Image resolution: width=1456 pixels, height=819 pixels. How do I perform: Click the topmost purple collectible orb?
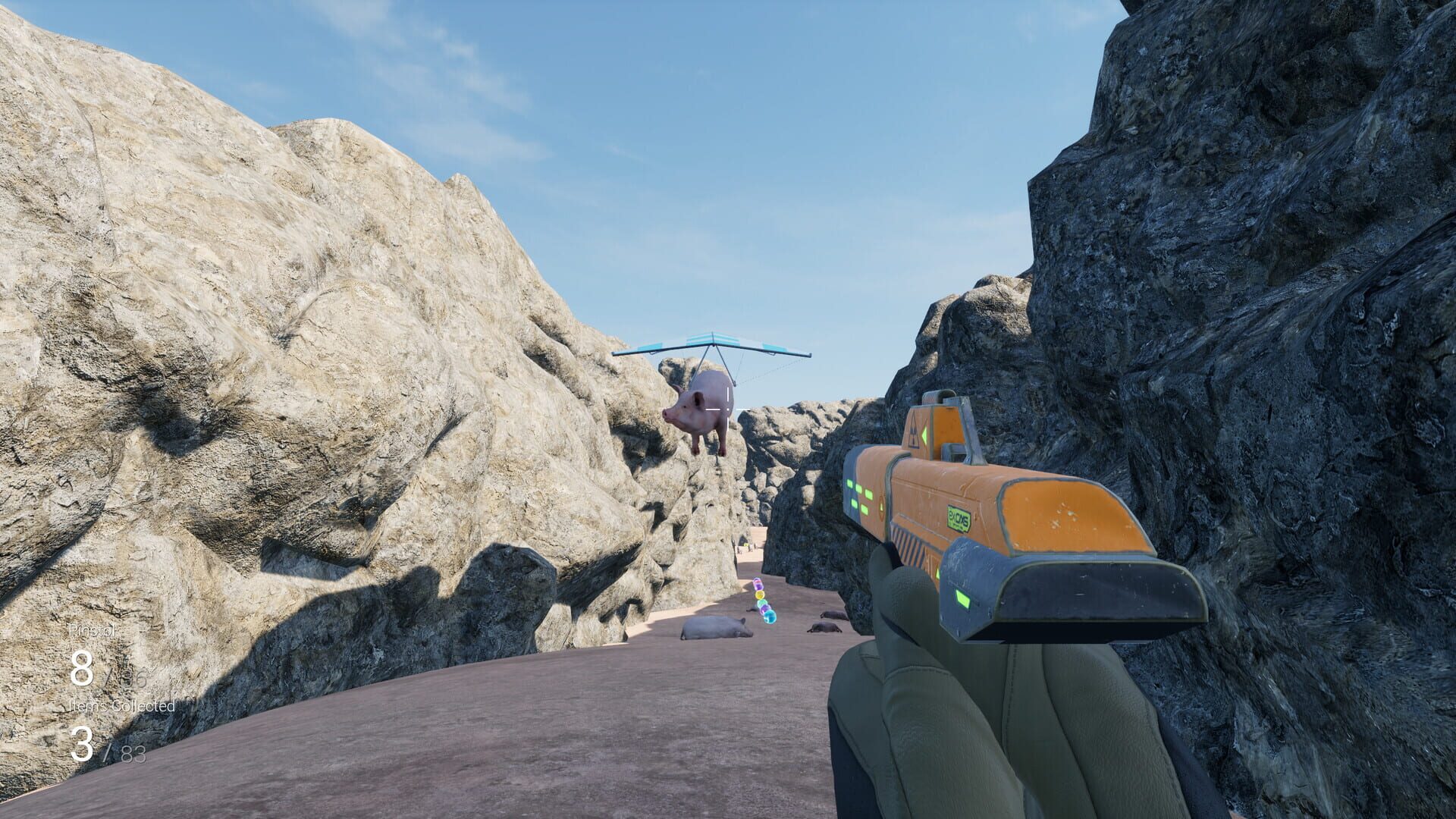pyautogui.click(x=757, y=585)
